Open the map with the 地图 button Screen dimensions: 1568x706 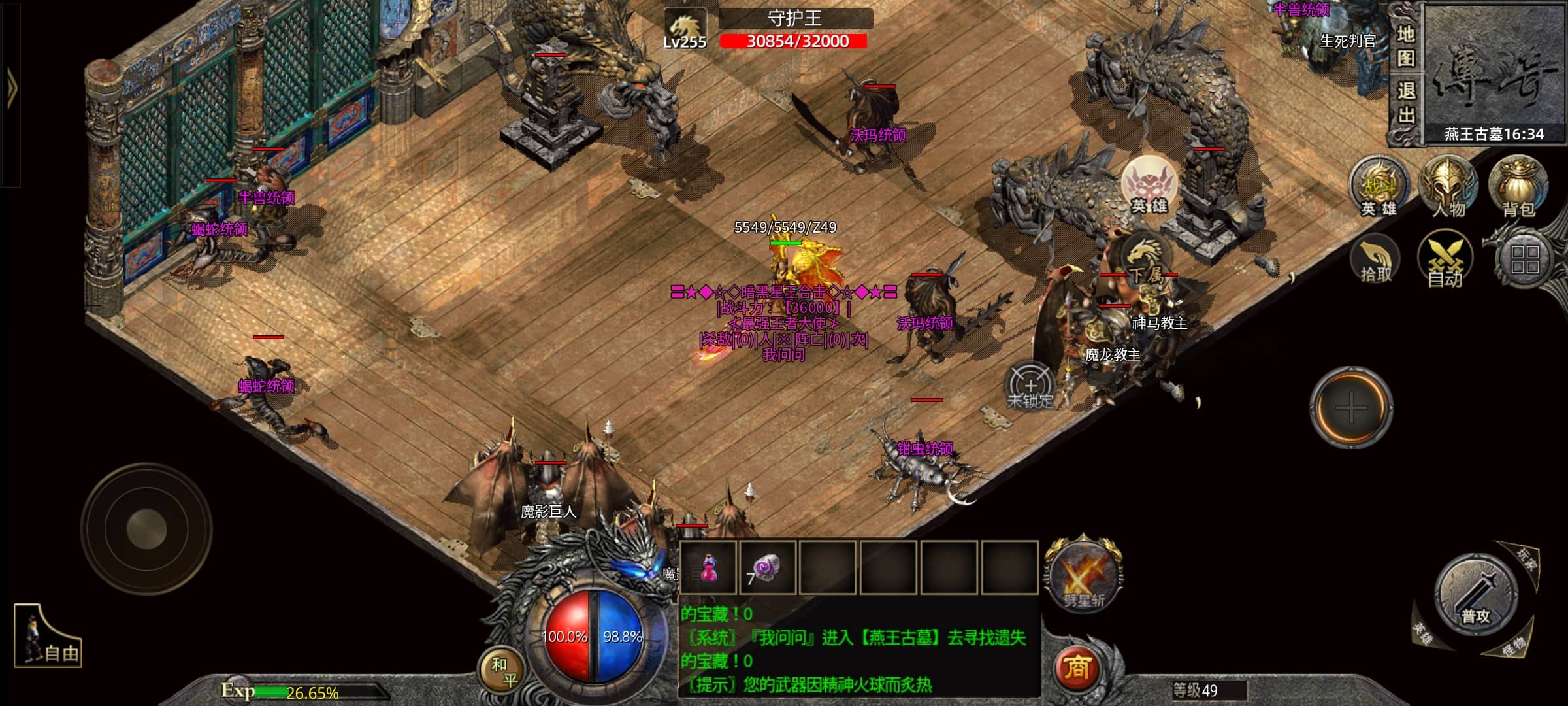(x=1405, y=46)
